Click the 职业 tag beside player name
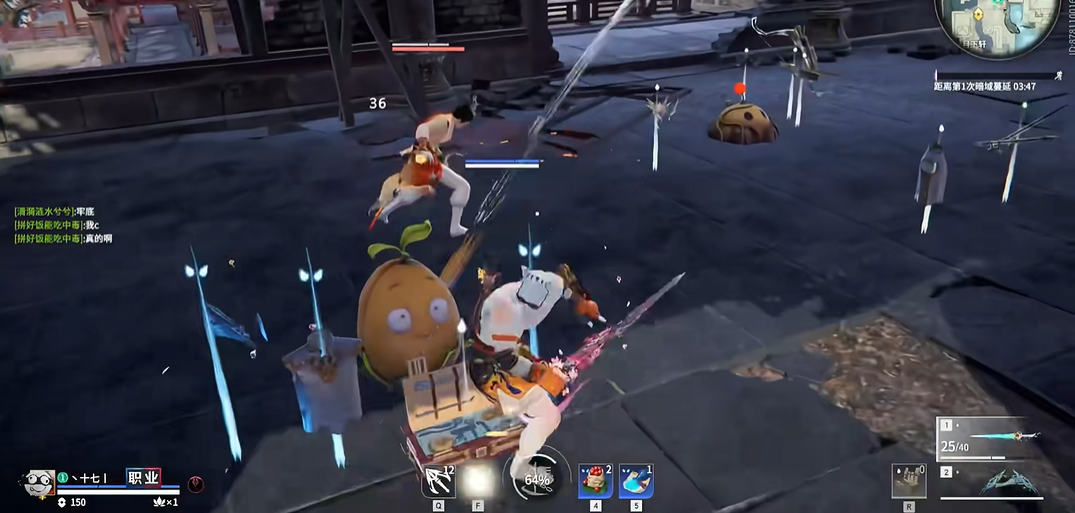The width and height of the screenshot is (1075, 513). (143, 478)
